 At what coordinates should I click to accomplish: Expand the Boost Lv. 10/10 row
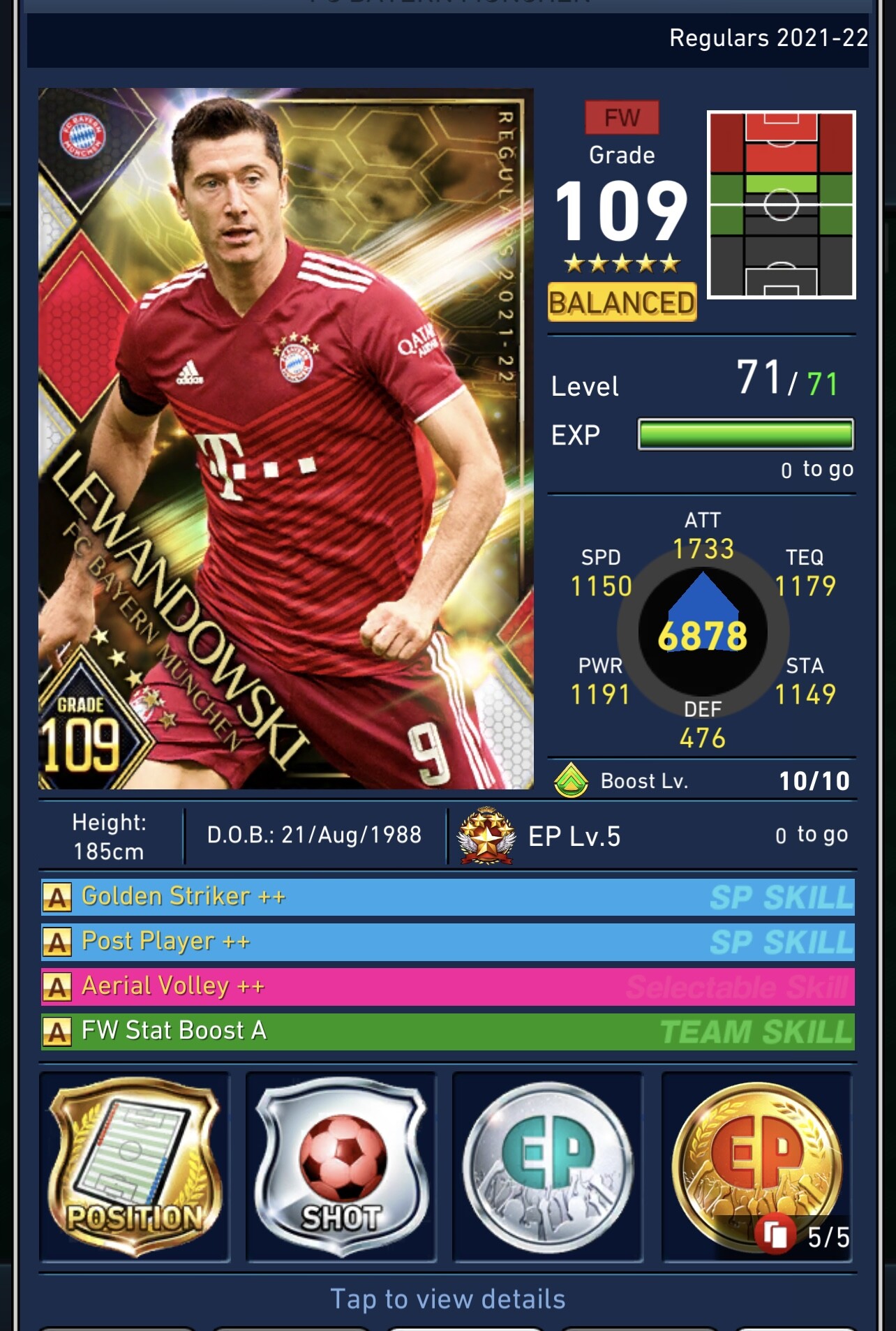[x=705, y=780]
